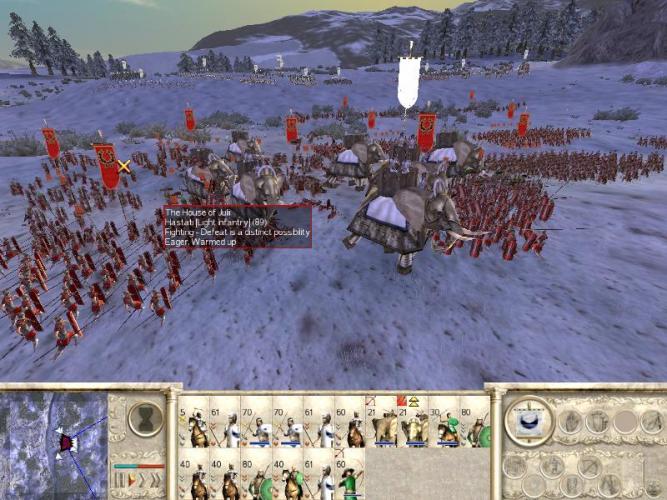Pause the battle with the speed control
The image size is (667, 500).
point(119,481)
